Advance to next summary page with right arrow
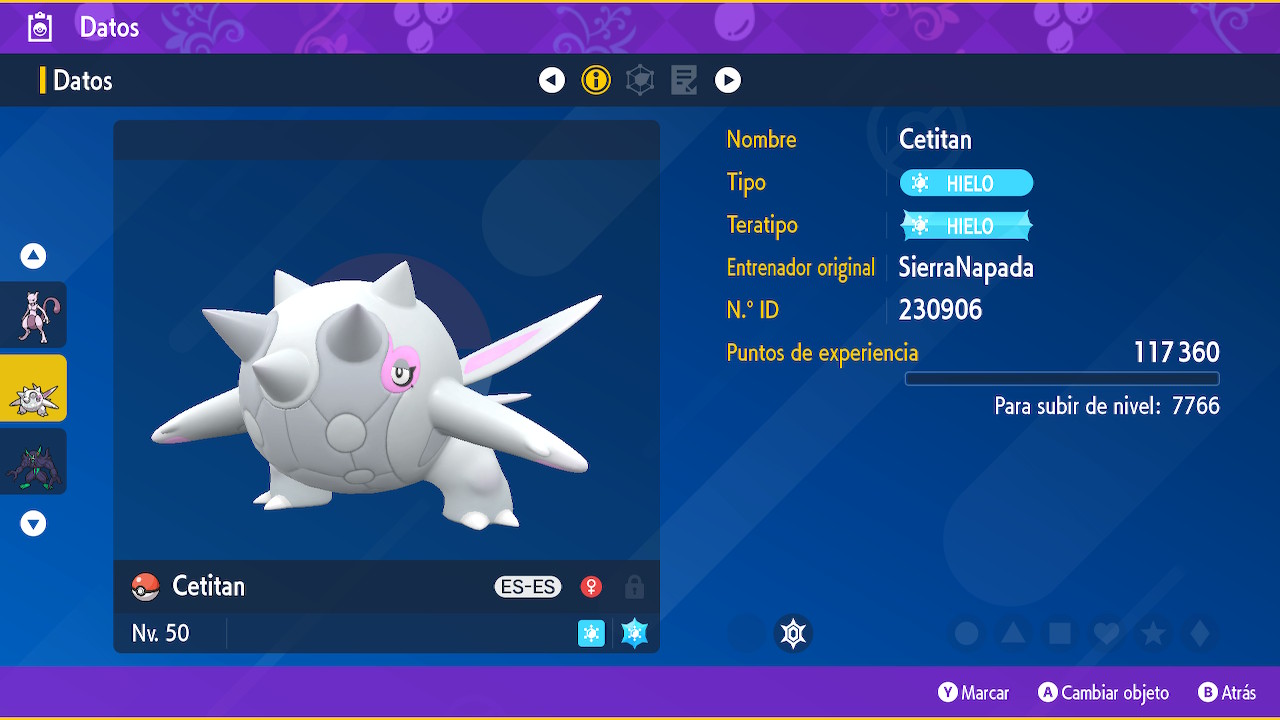Viewport: 1280px width, 720px height. pos(728,80)
